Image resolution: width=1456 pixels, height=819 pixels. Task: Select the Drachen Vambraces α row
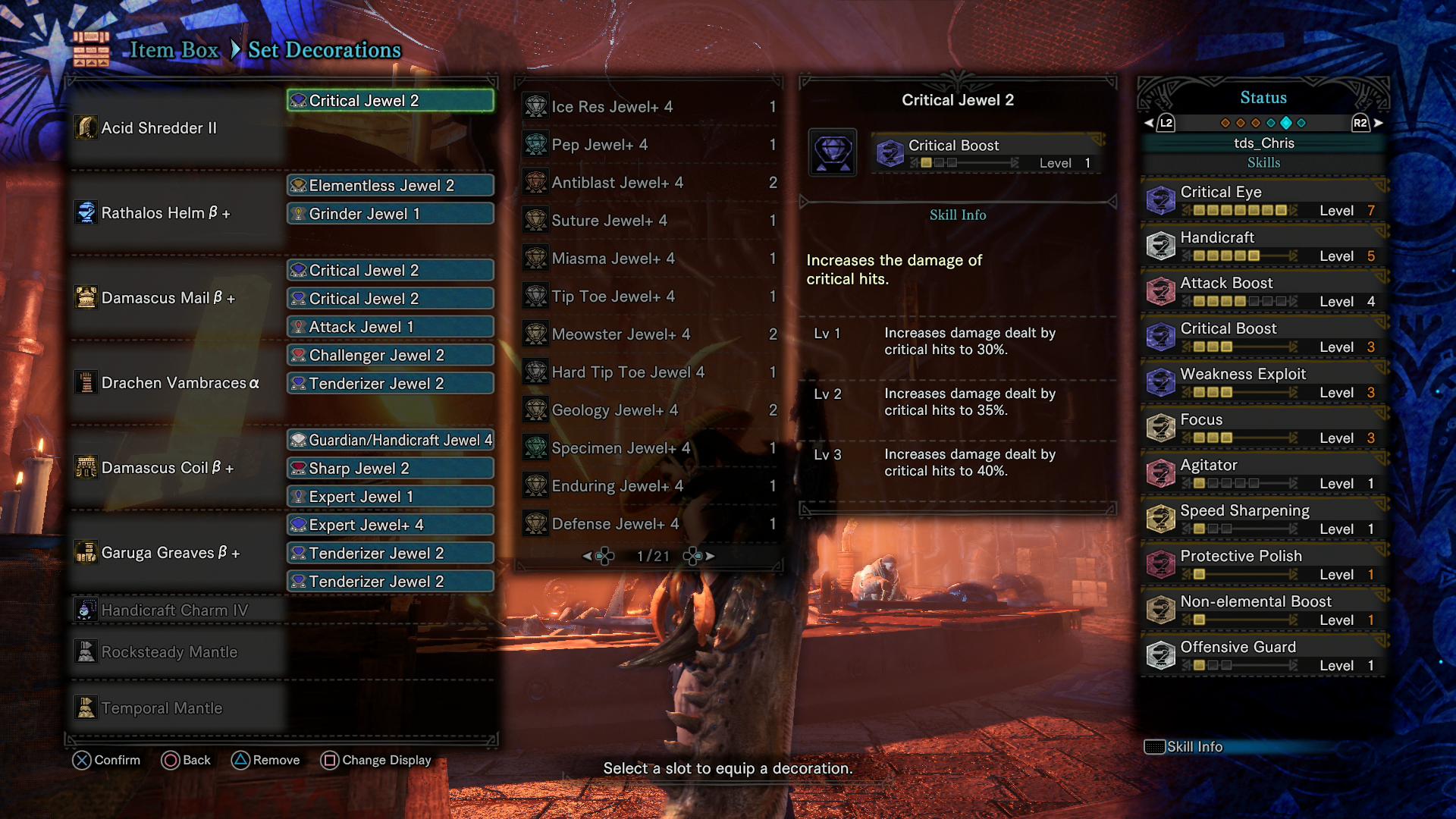click(176, 383)
